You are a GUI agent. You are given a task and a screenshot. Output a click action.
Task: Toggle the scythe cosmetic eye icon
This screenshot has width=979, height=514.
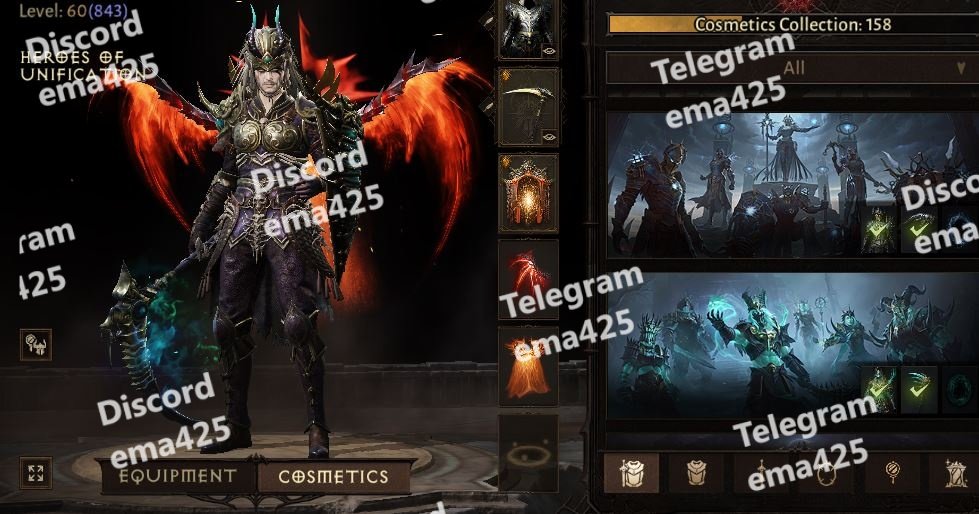(548, 136)
